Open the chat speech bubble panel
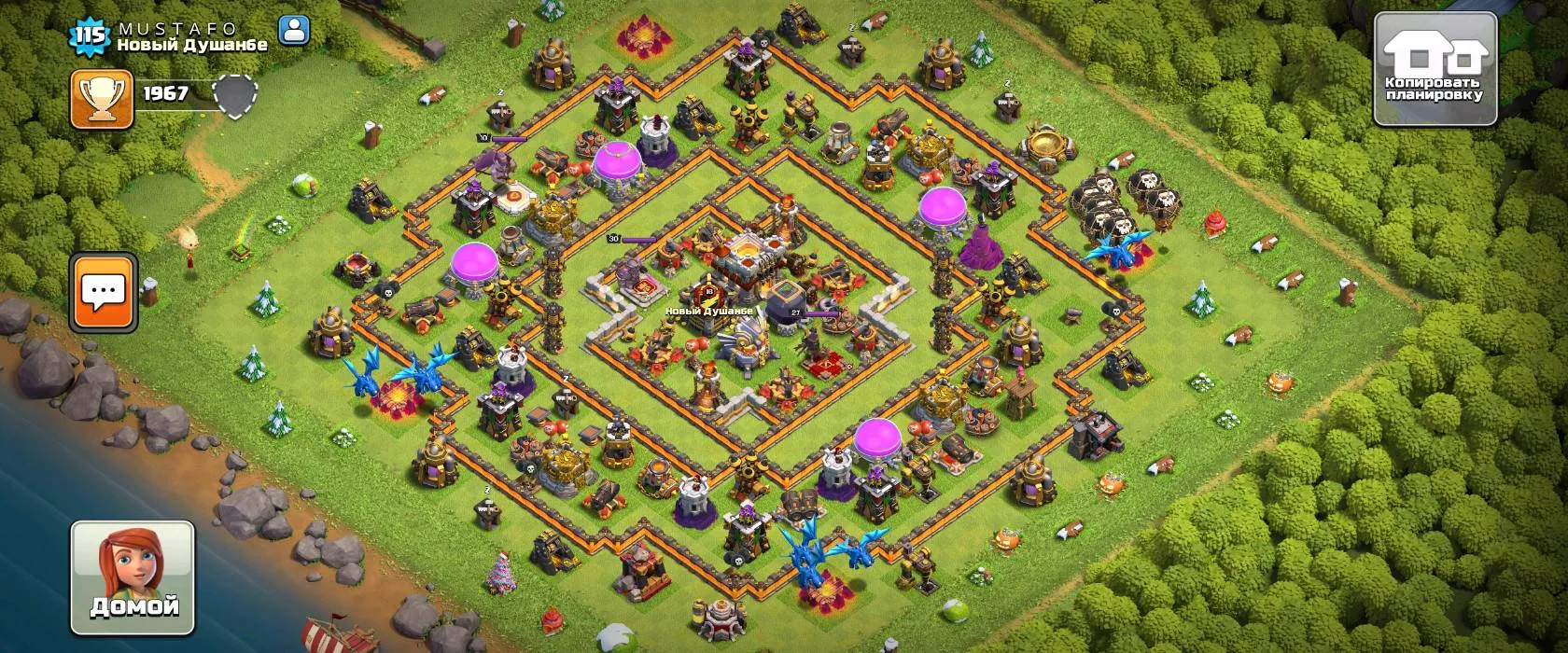 (x=103, y=292)
